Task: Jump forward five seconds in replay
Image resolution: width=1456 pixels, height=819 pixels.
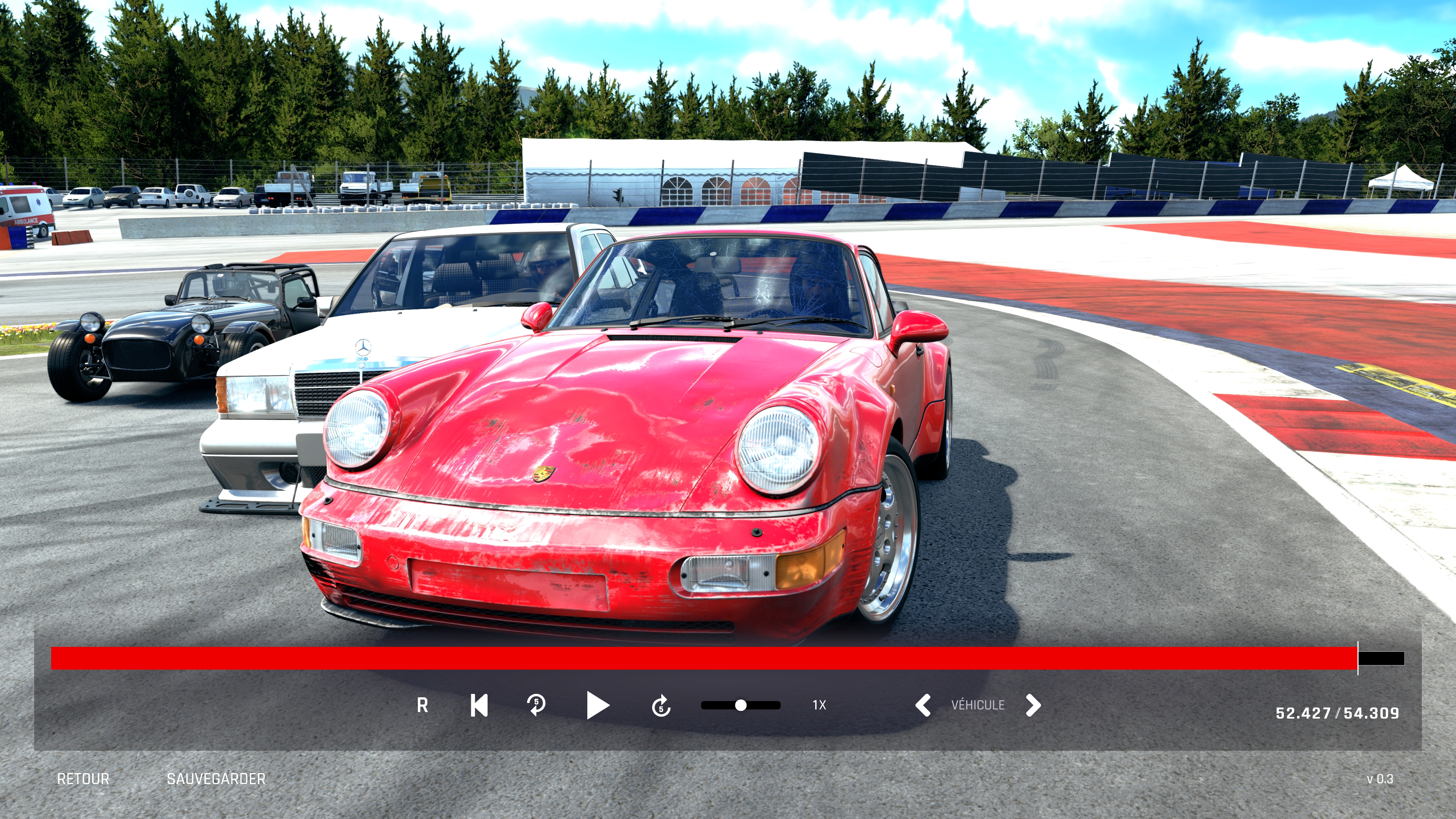Action: point(661,705)
